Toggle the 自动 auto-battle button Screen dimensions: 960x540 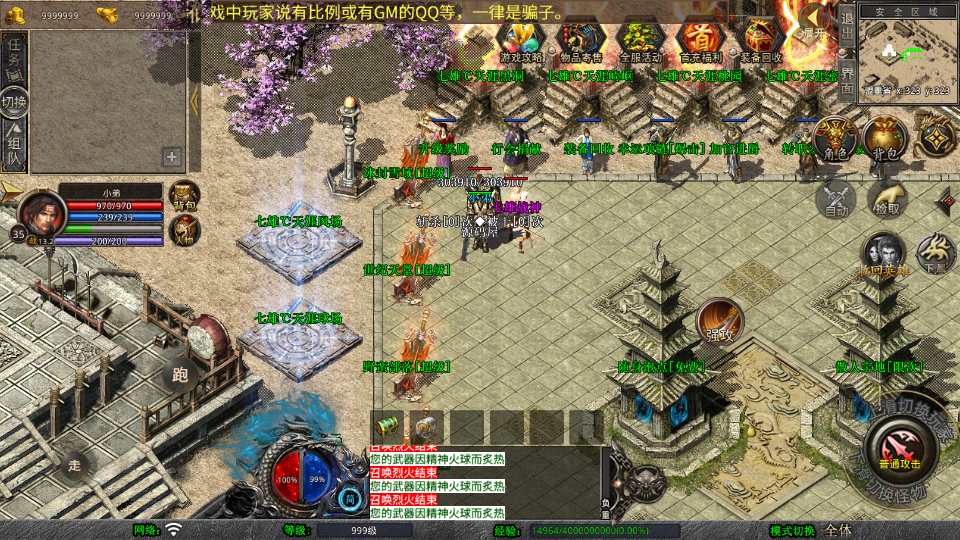coord(836,199)
